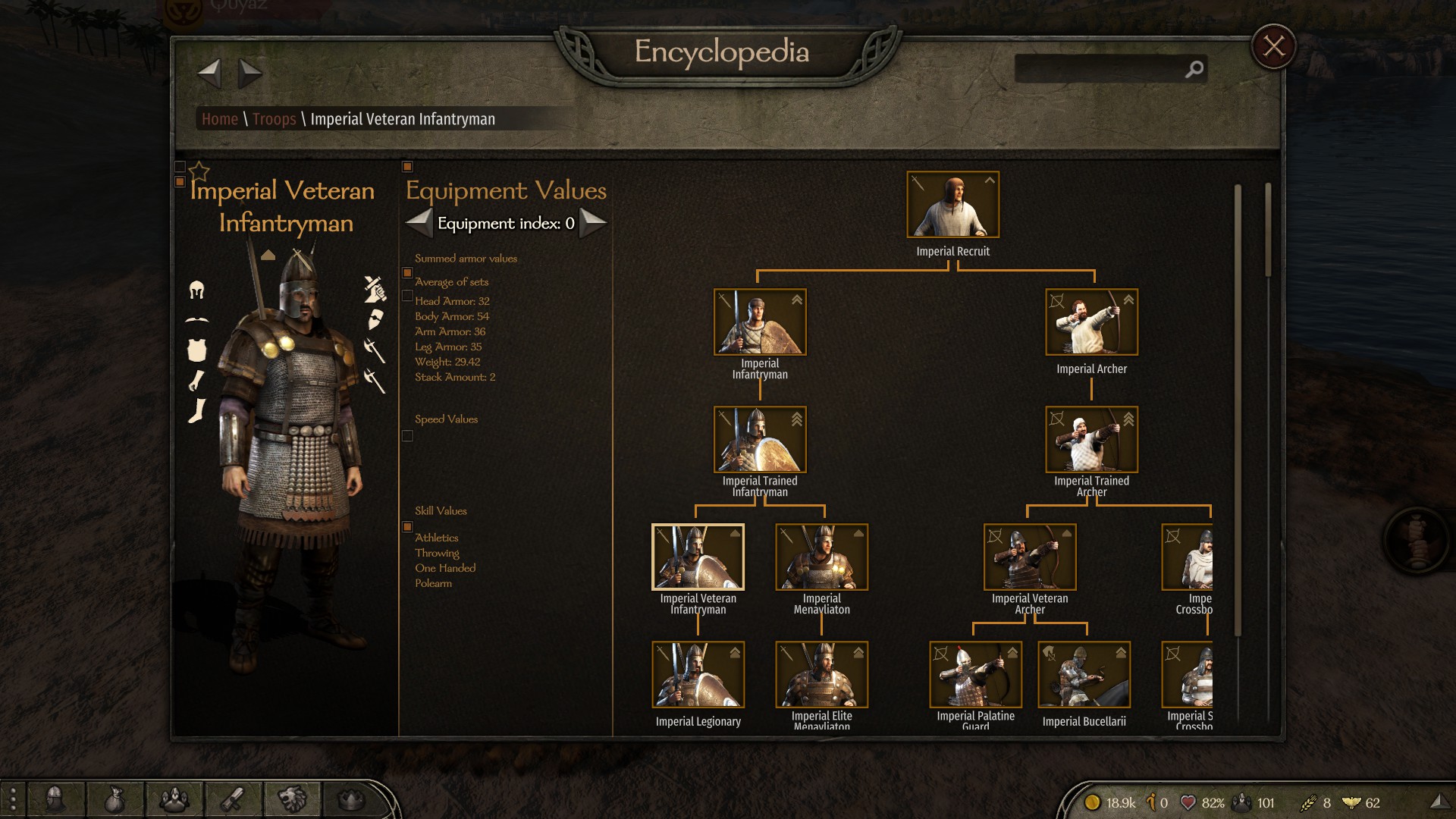1456x819 pixels.
Task: Close the Encyclopedia window
Action: (1273, 47)
